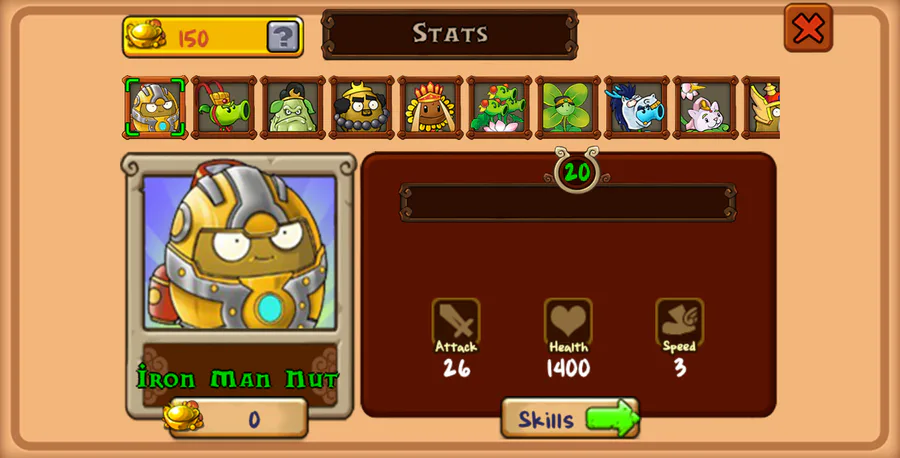Select the sunflower with feathered headdress
Image resolution: width=900 pixels, height=458 pixels.
(430, 107)
